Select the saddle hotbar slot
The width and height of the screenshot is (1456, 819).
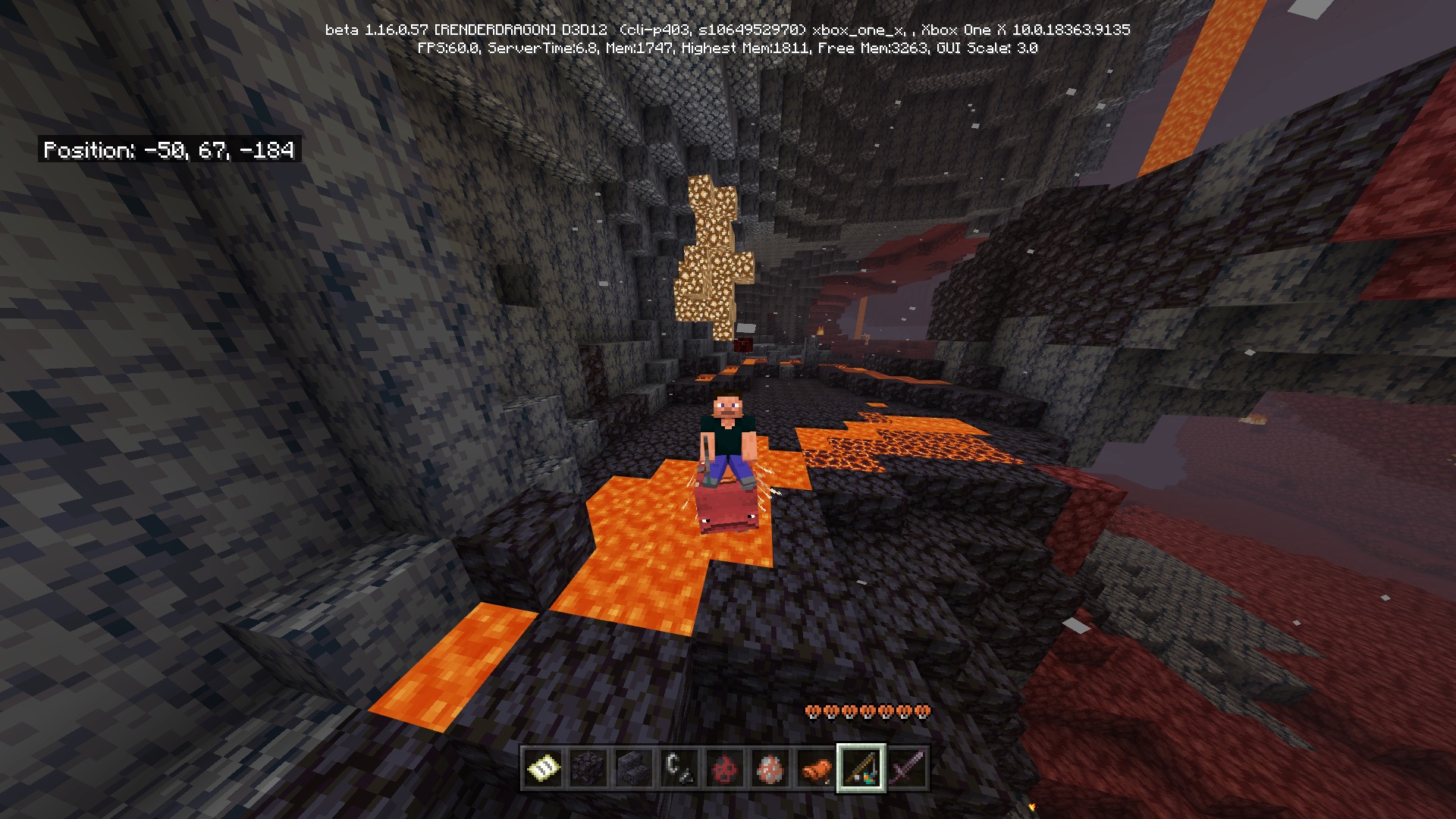(815, 768)
